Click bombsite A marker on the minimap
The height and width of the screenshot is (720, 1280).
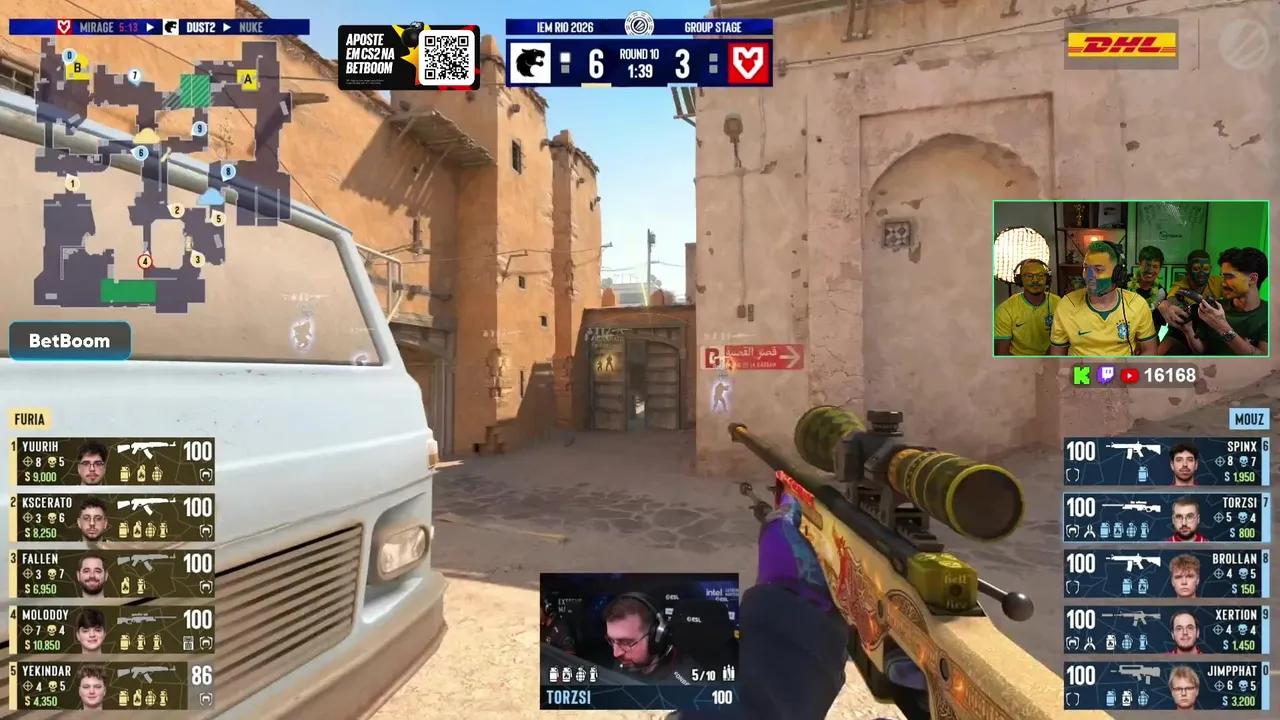click(x=246, y=77)
